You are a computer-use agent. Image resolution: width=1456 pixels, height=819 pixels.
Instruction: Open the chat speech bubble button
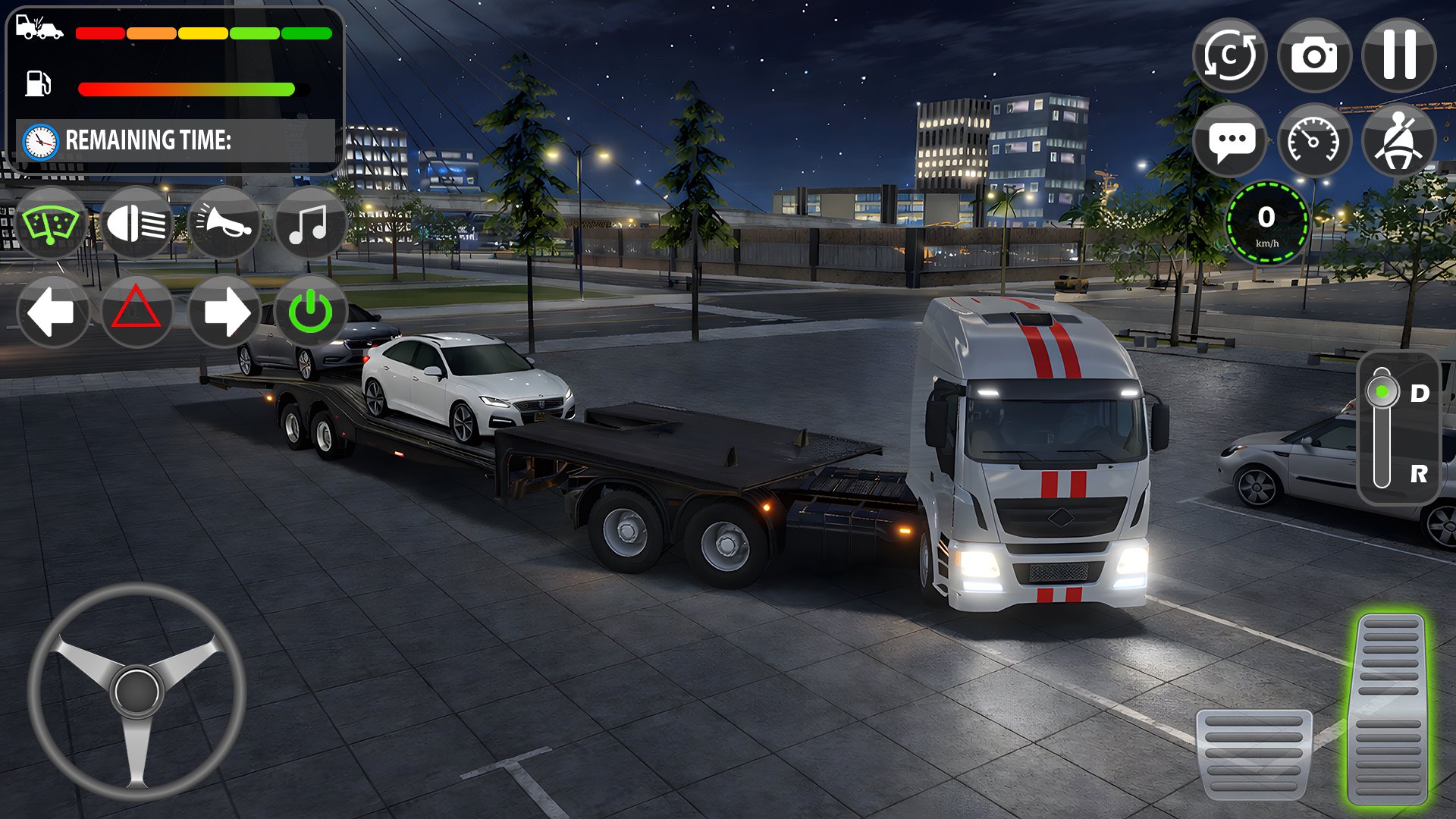[x=1229, y=140]
